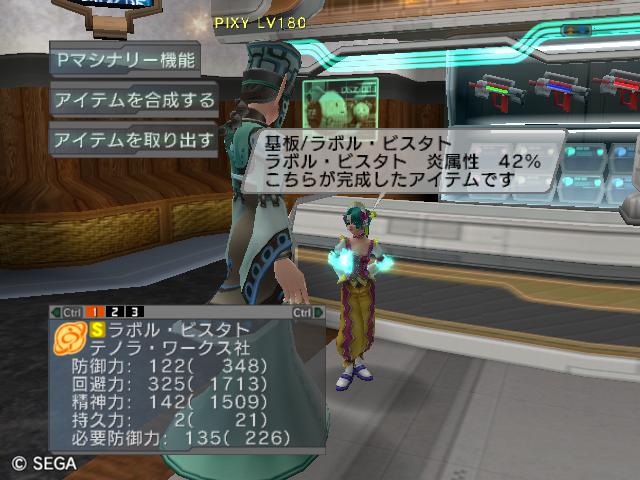
Task: Switch to item info page 2
Action: [x=116, y=312]
